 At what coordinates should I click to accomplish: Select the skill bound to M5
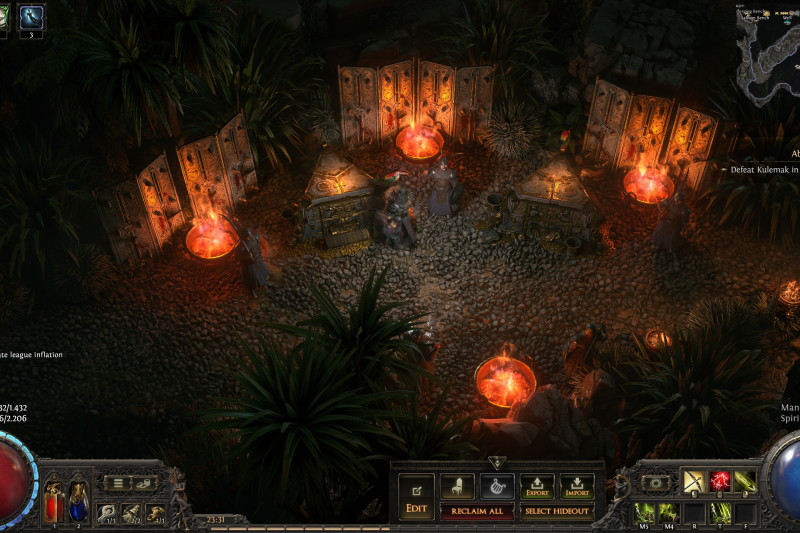(645, 513)
